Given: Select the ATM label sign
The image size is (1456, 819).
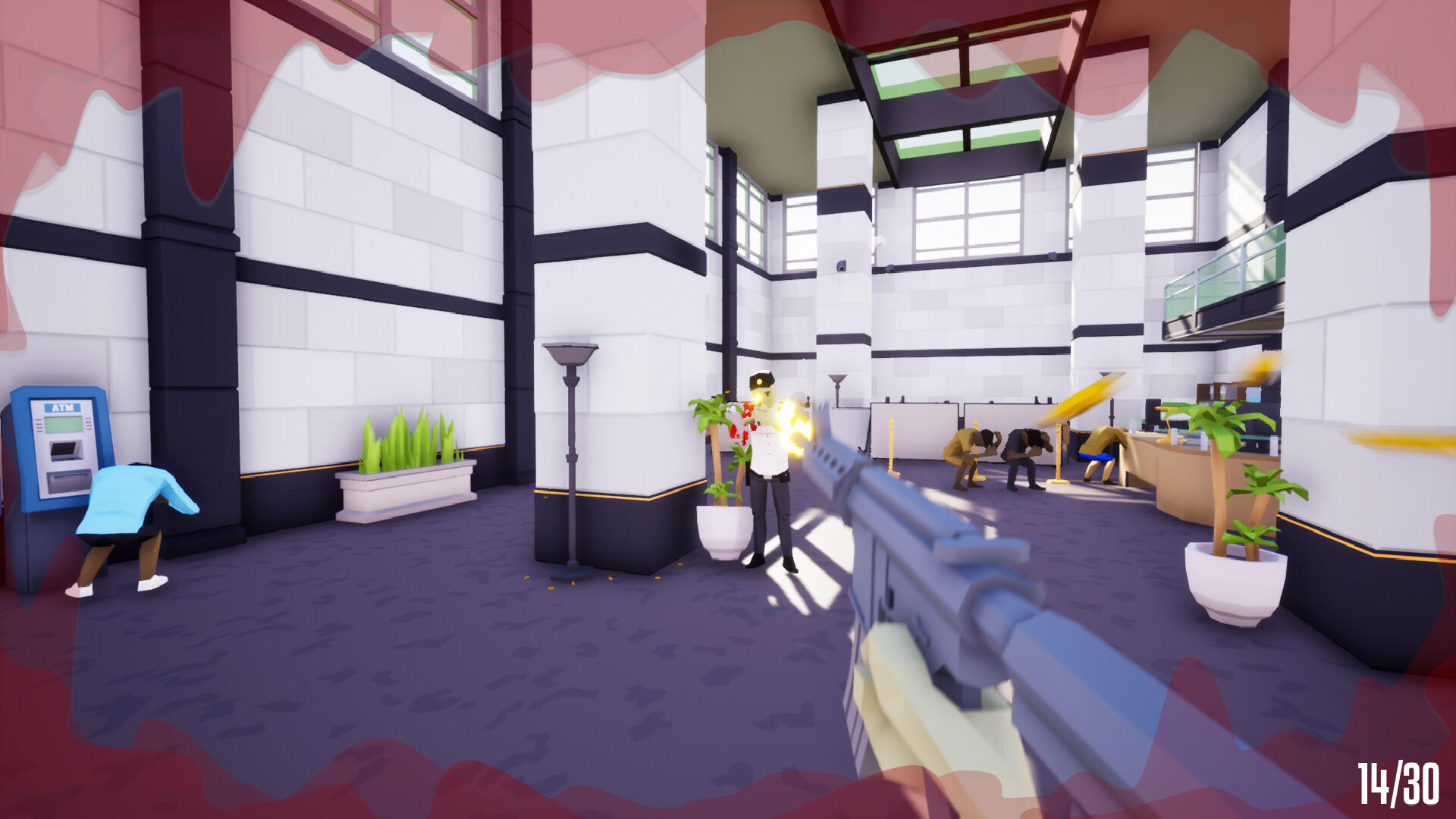Looking at the screenshot, I should click(61, 407).
